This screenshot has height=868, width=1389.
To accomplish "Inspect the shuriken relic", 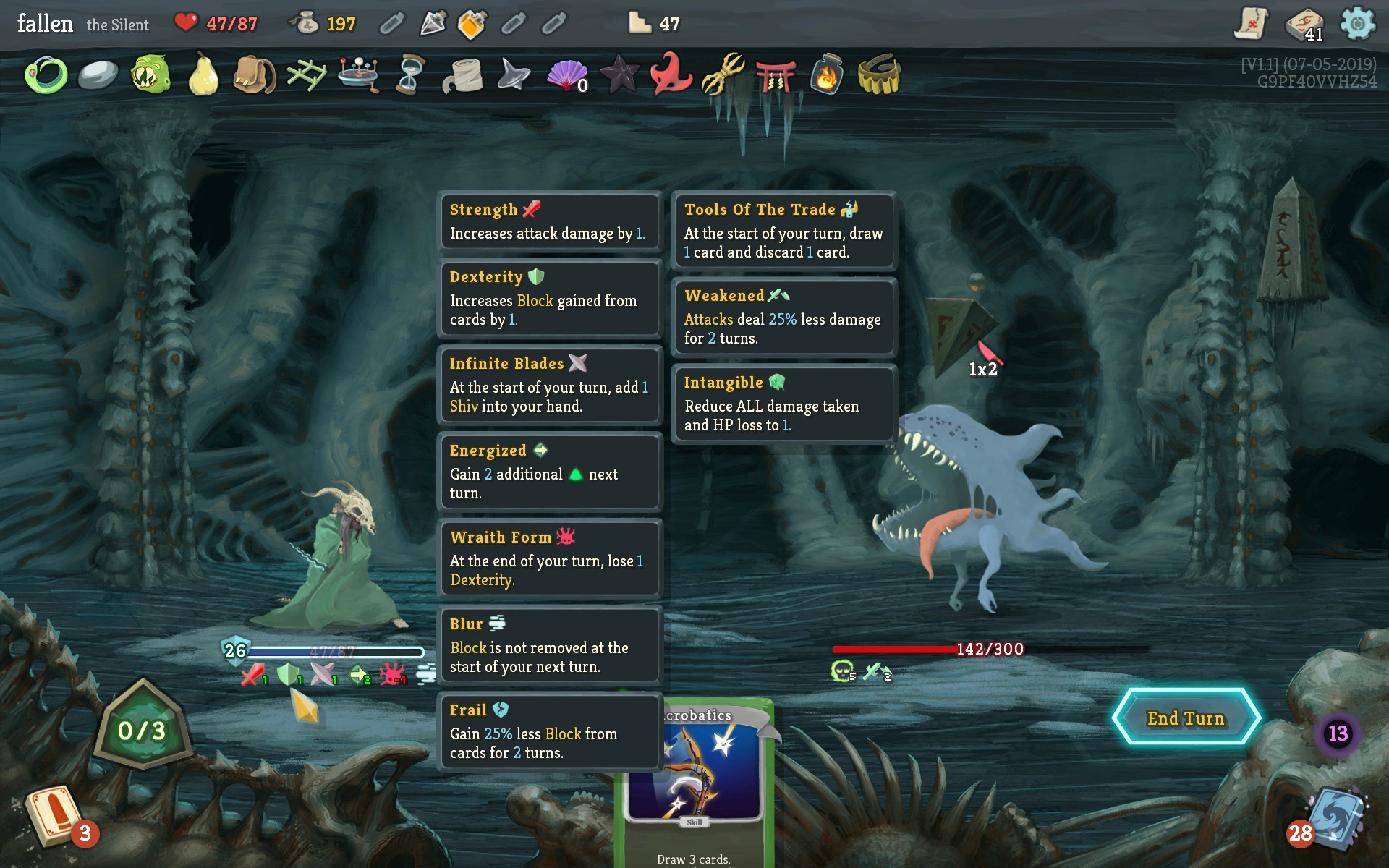I will (514, 75).
